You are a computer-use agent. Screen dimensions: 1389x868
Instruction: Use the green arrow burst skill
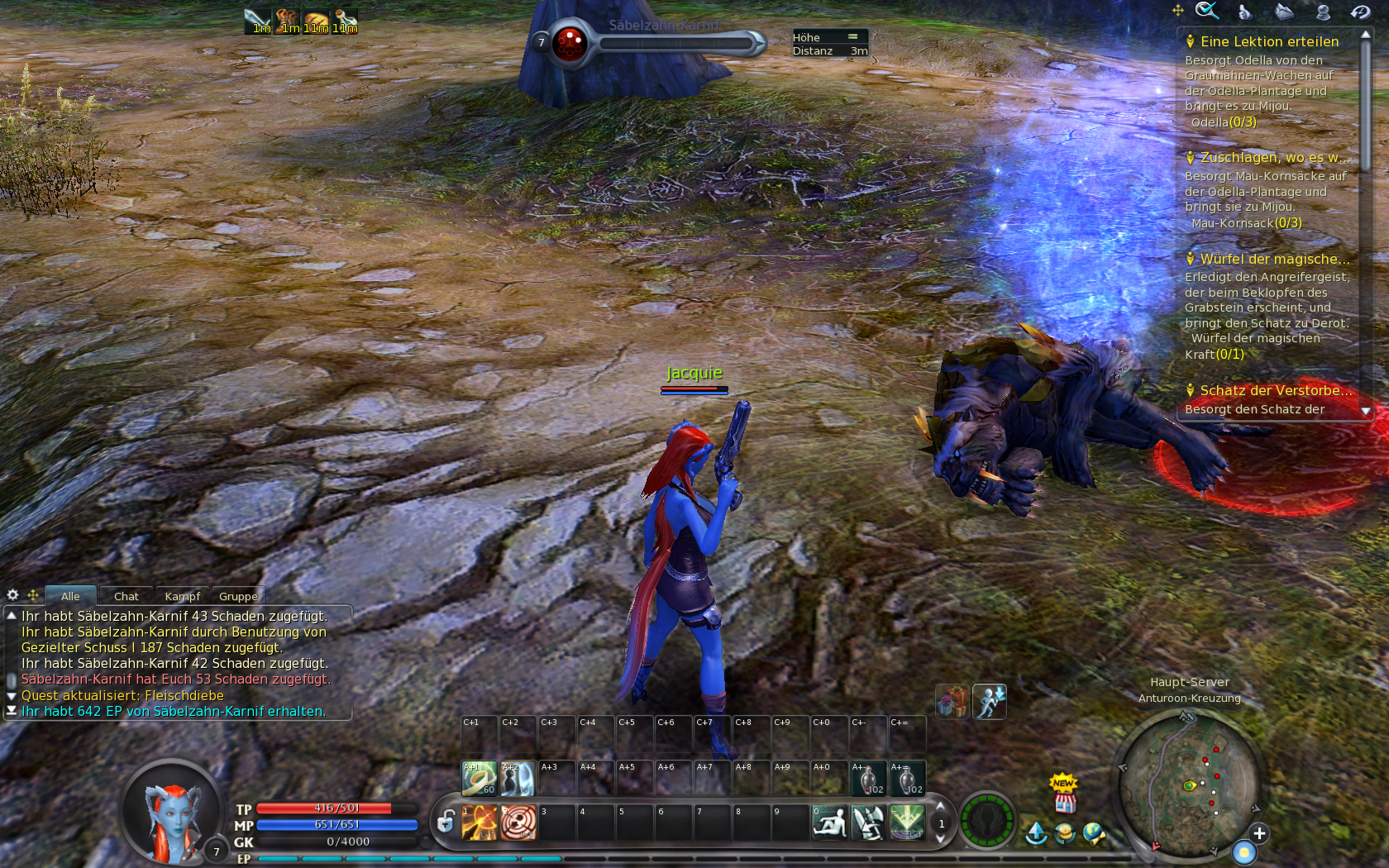pyautogui.click(x=907, y=823)
